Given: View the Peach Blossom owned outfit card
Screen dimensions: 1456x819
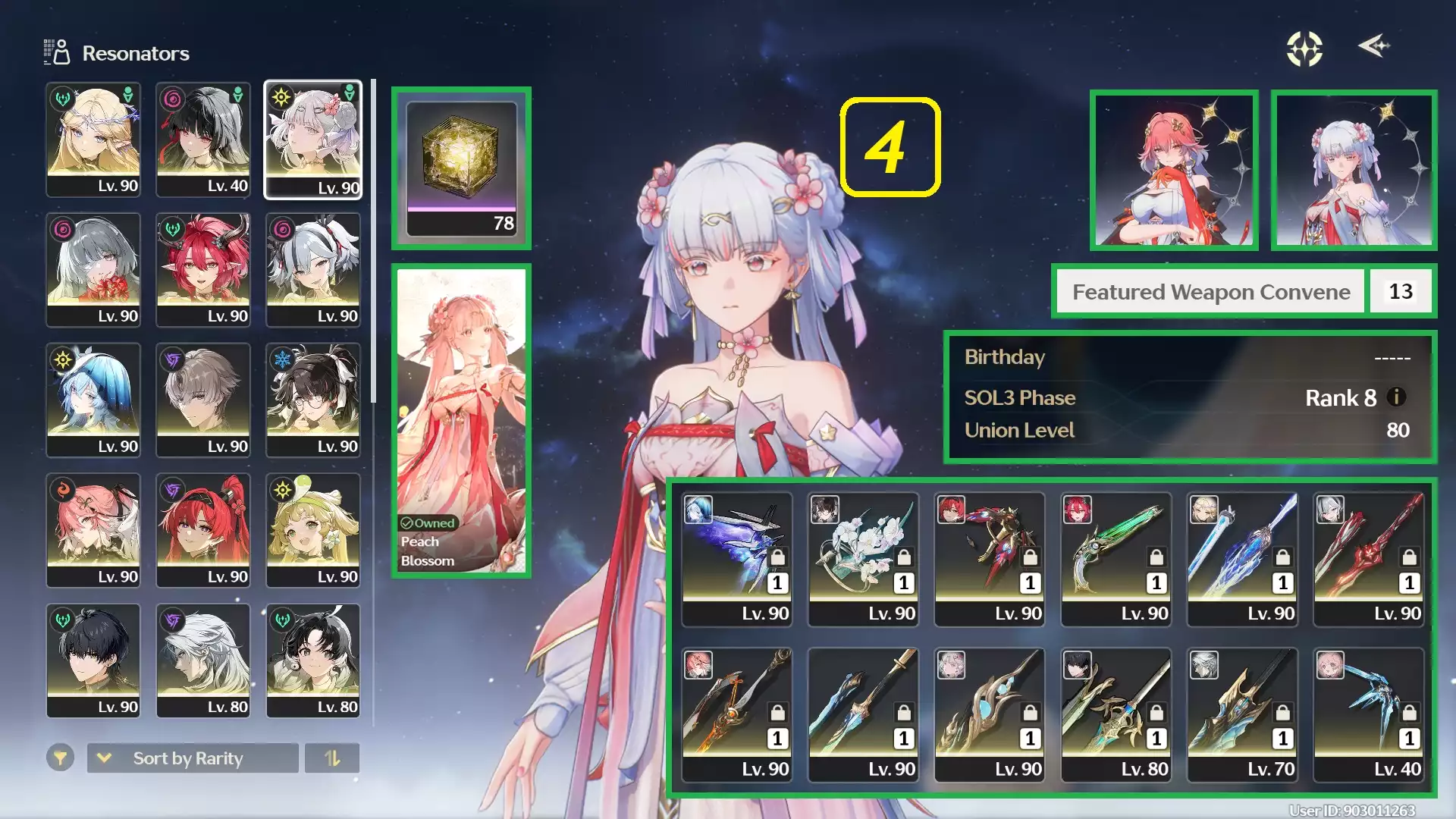Looking at the screenshot, I should (x=461, y=421).
